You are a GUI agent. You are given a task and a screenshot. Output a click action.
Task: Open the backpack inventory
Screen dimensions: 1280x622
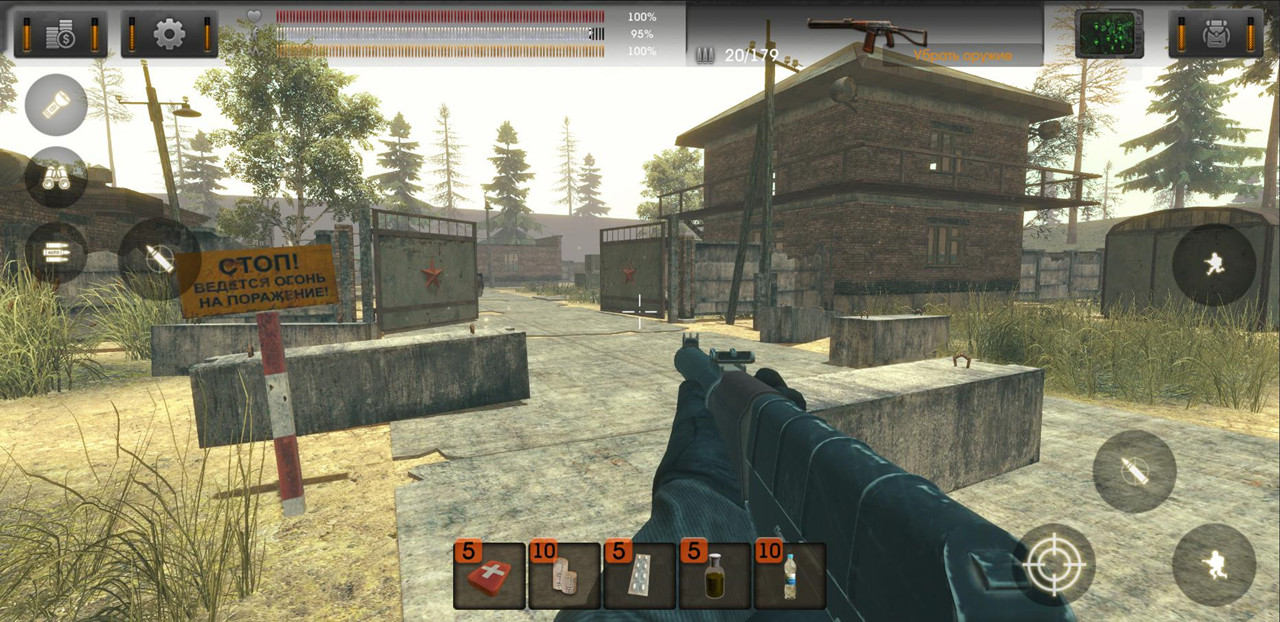(x=1216, y=34)
